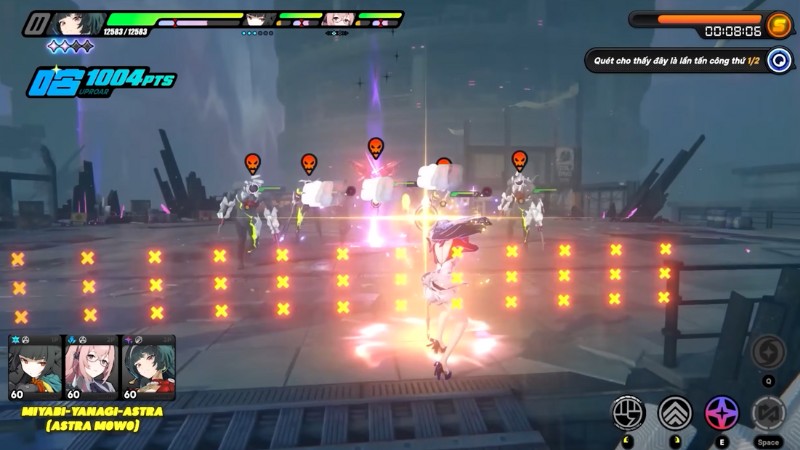The height and width of the screenshot is (450, 800).
Task: Tap the triple-chevron dodge button
Action: (675, 412)
